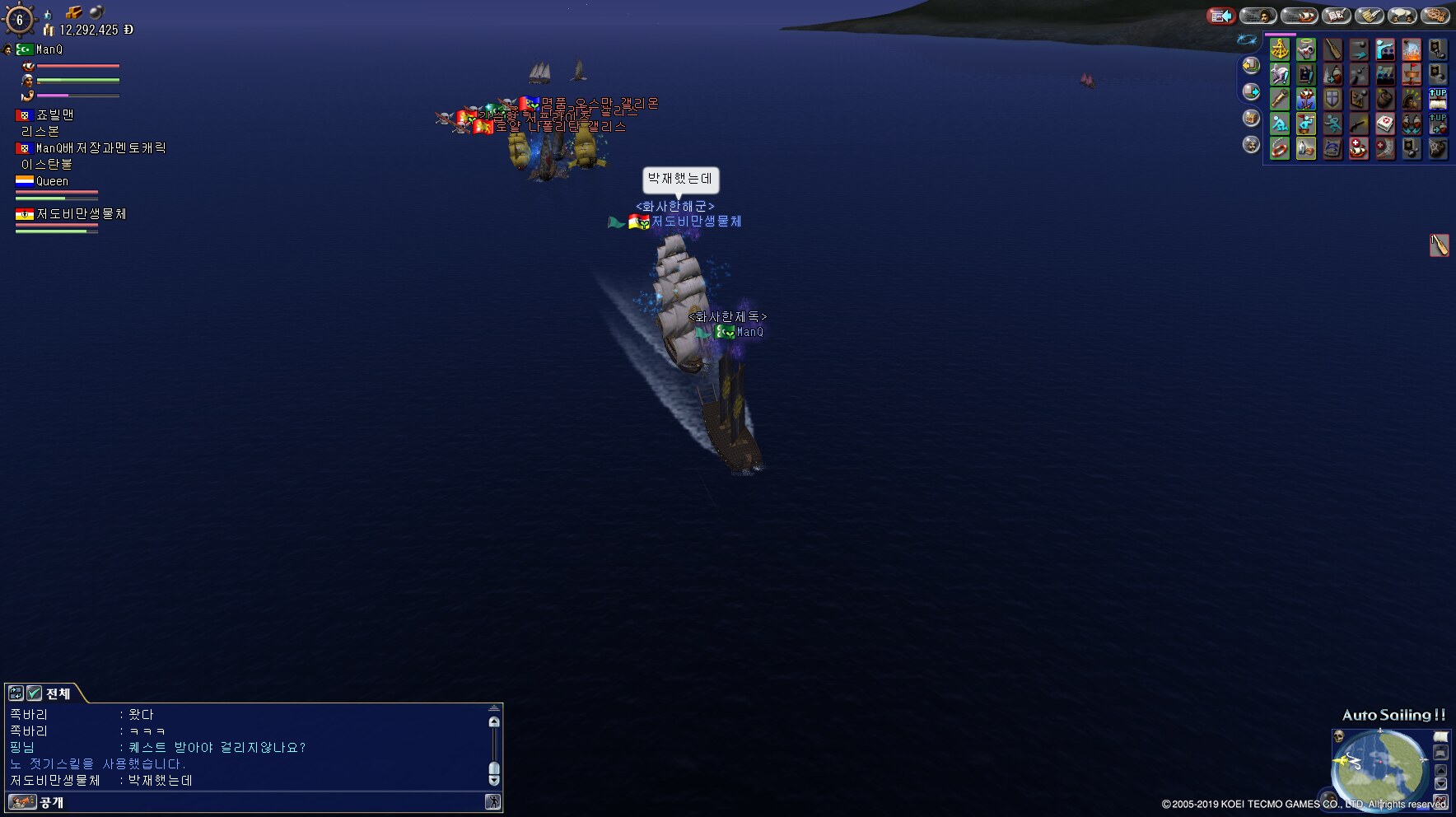Use the cross shield defense skill
The height and width of the screenshot is (817, 1456).
(1332, 100)
